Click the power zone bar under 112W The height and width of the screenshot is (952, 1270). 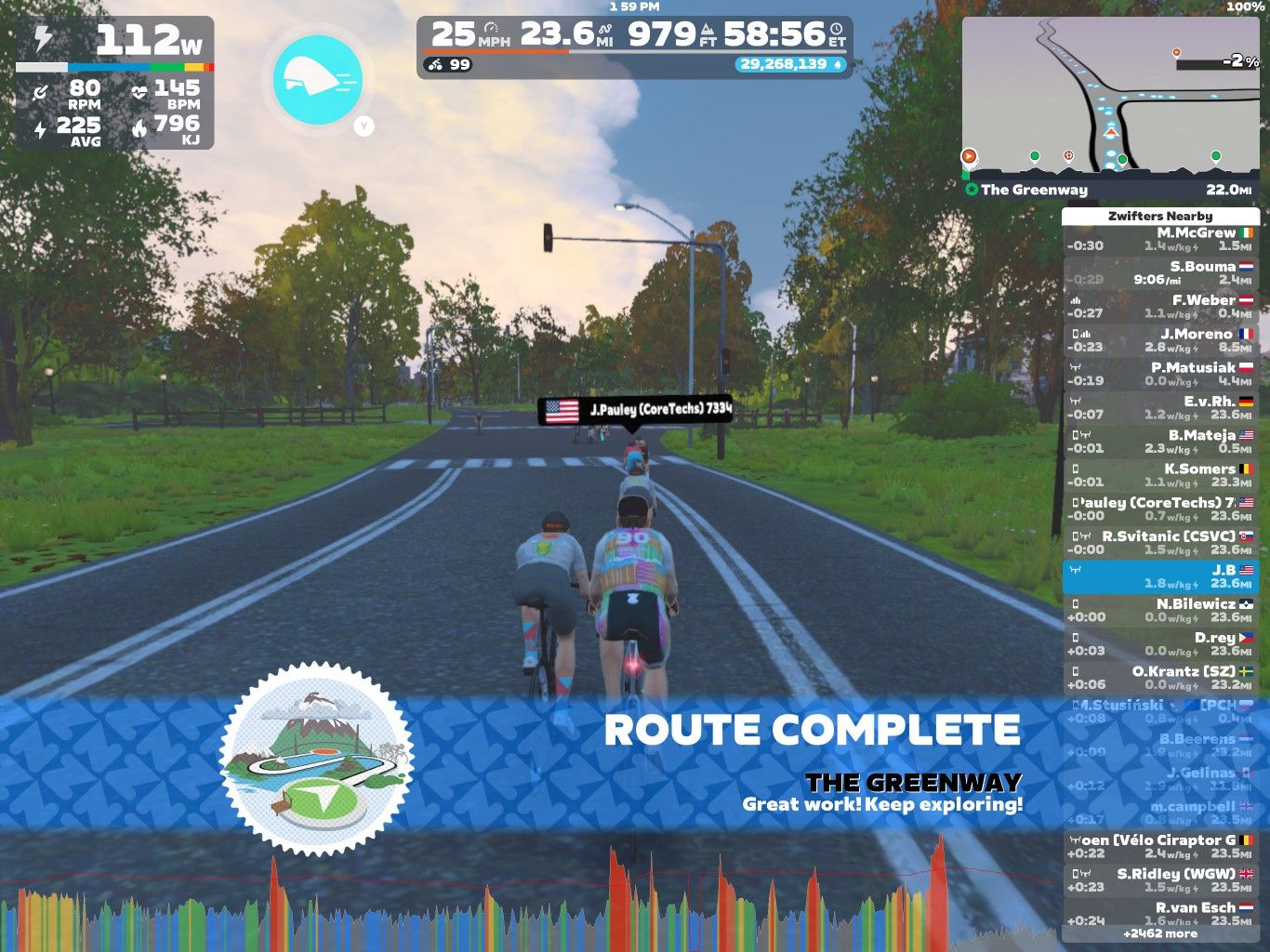(114, 66)
